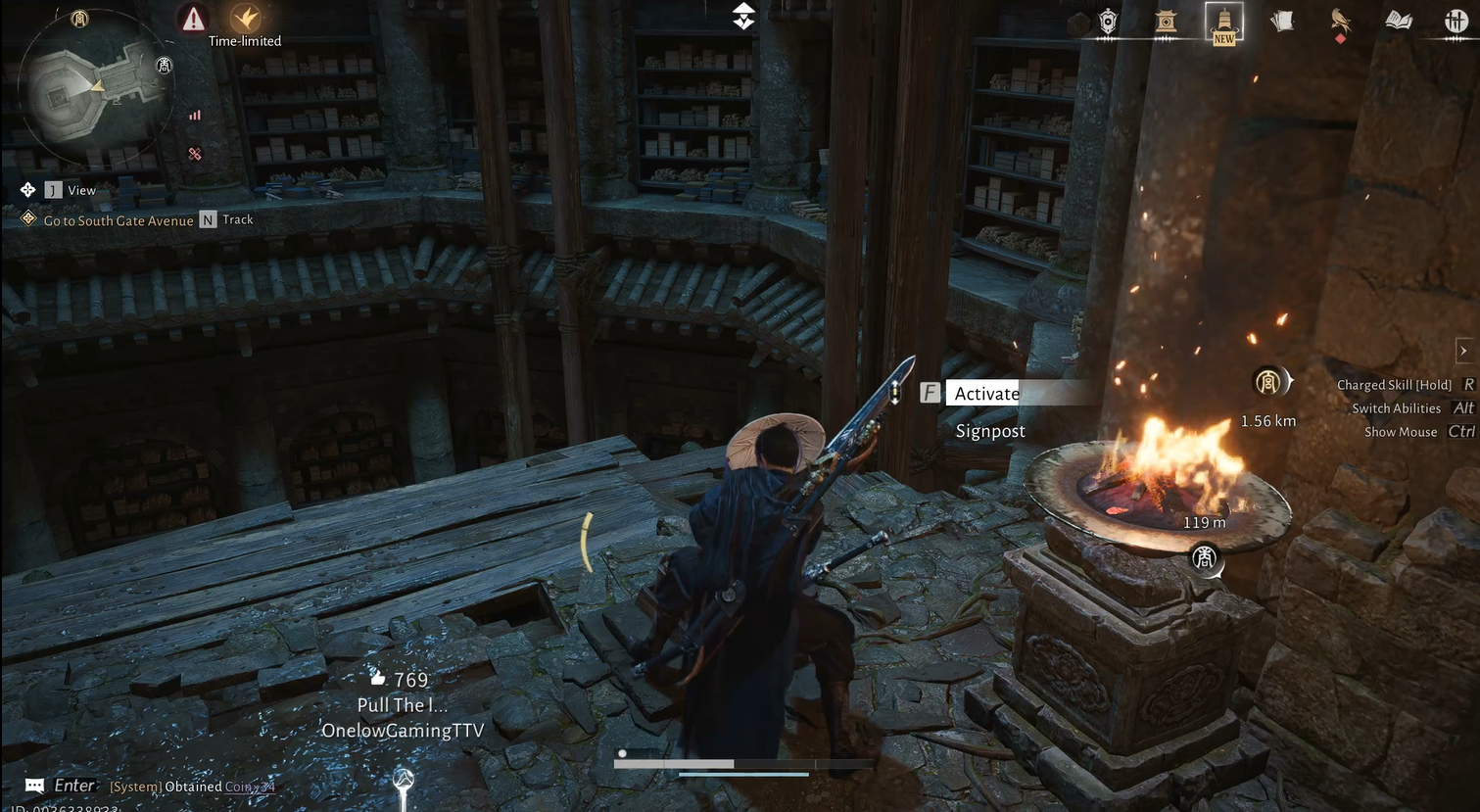
Task: Open the Time-limited event icon
Action: (245, 19)
